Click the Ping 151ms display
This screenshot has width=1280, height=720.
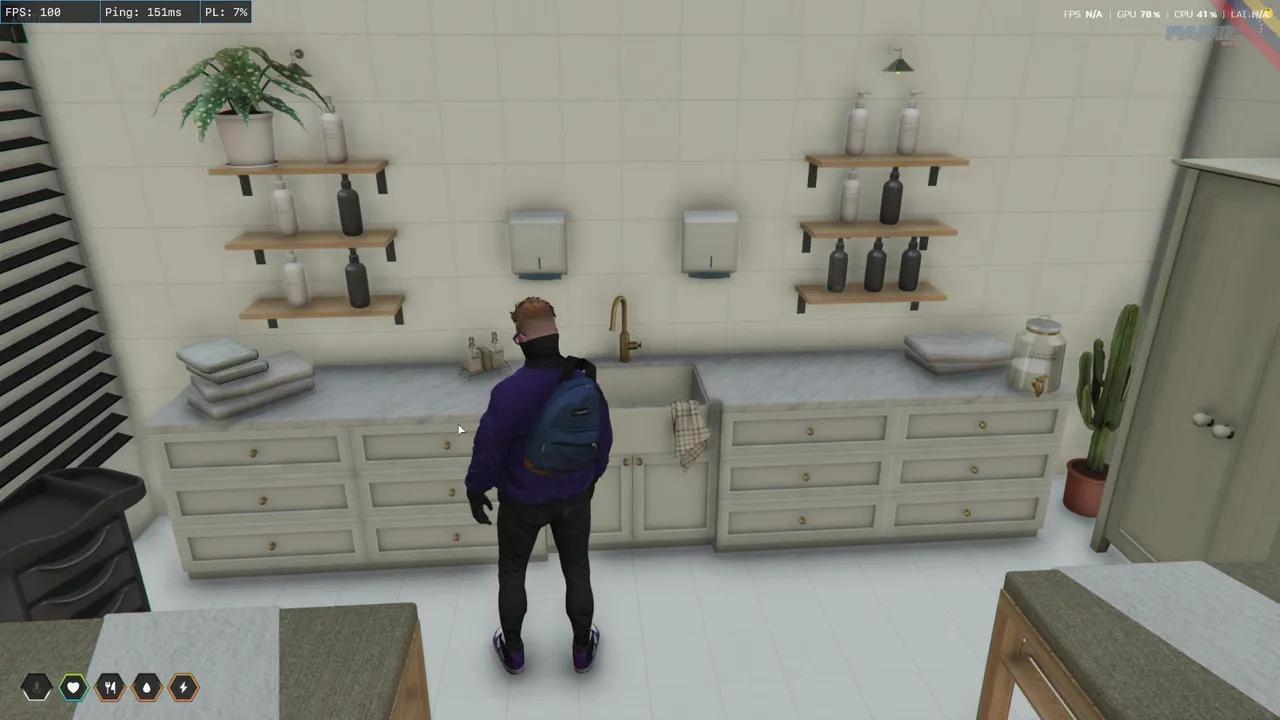[x=142, y=12]
